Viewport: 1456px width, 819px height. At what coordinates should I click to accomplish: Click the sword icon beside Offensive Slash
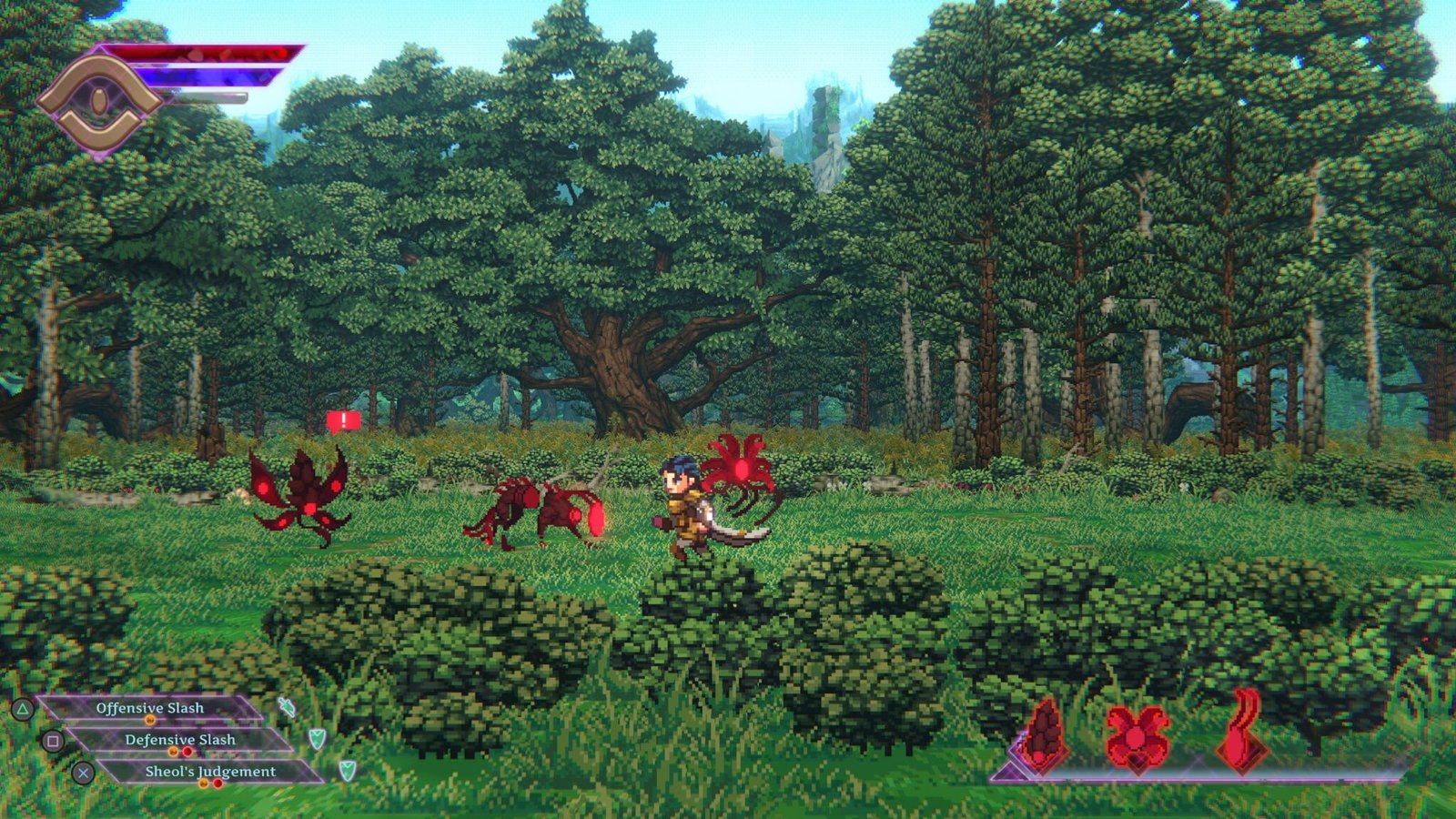coord(287,707)
